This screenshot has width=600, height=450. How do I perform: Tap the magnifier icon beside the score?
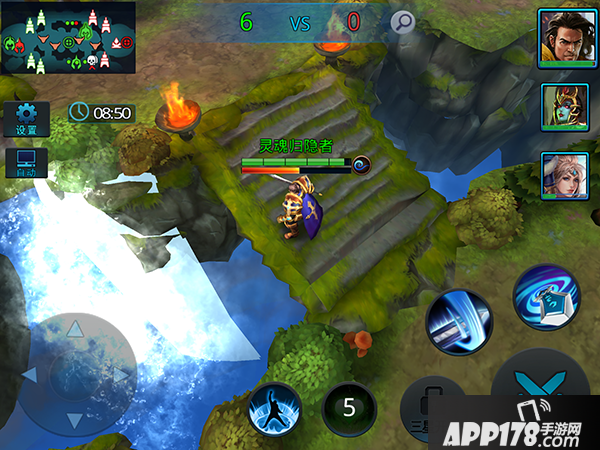point(402,22)
